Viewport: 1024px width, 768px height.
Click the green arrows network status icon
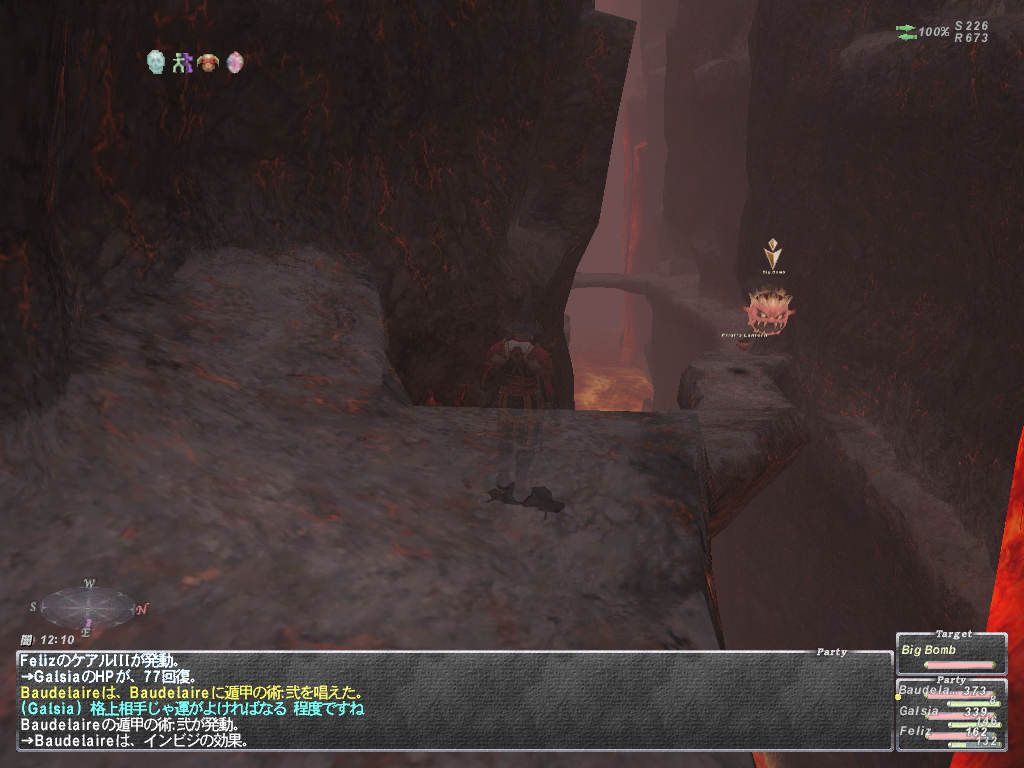pyautogui.click(x=906, y=32)
